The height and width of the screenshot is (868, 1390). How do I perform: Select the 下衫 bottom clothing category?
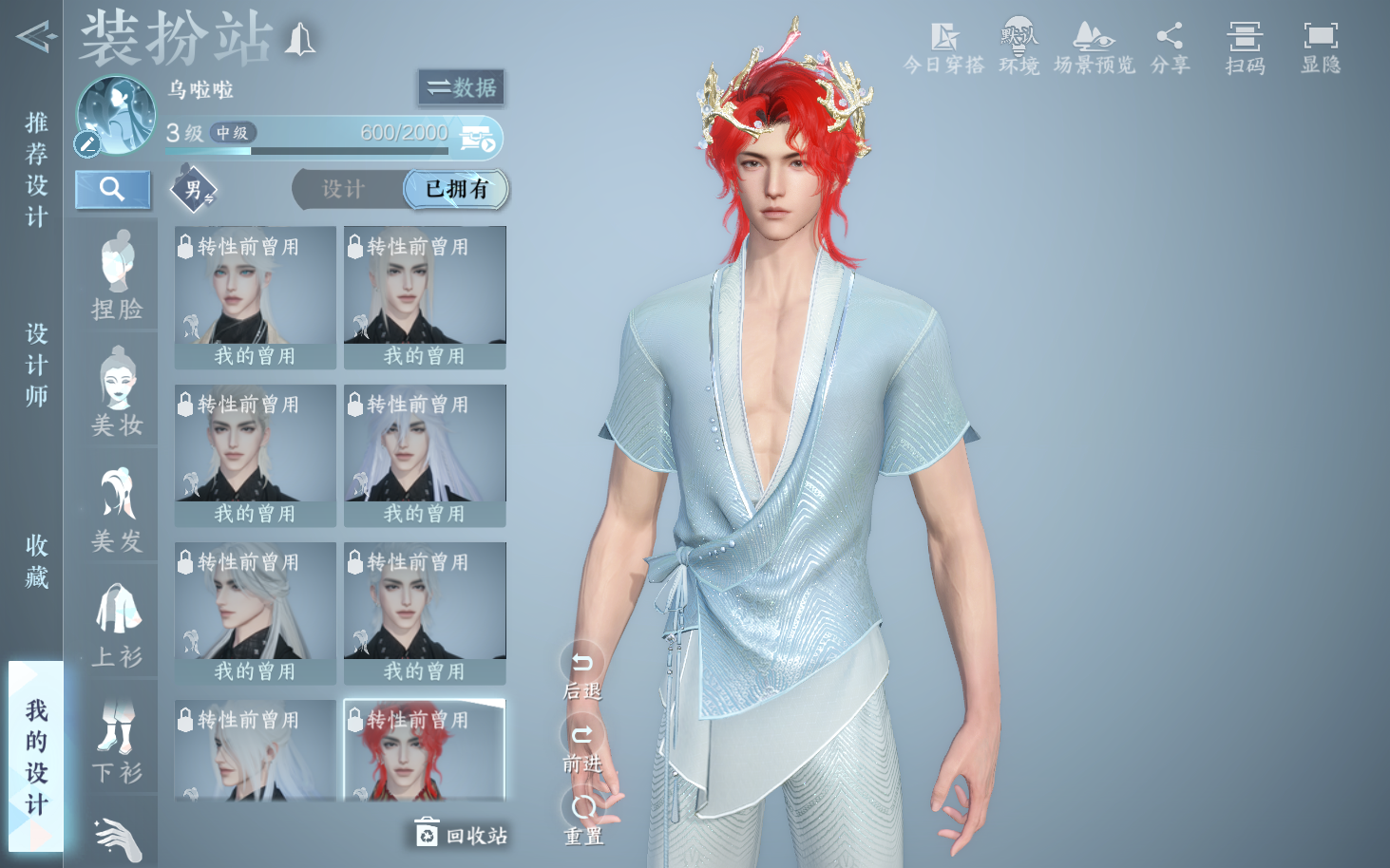coord(117,742)
